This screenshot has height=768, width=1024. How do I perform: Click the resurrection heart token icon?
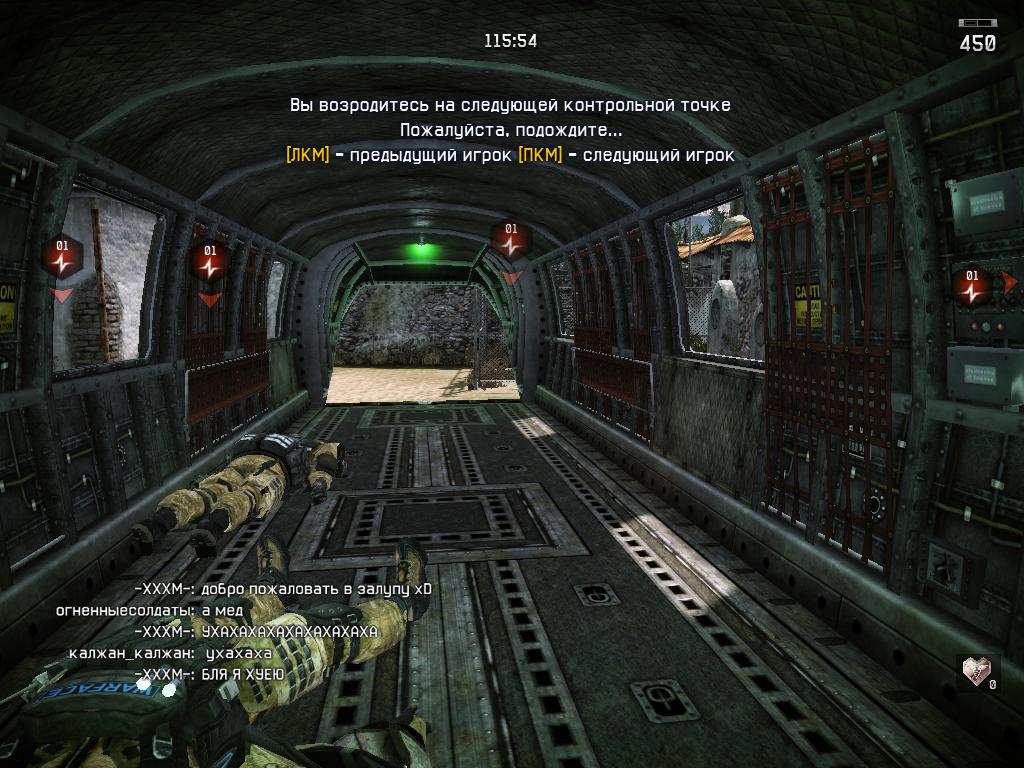click(x=977, y=671)
